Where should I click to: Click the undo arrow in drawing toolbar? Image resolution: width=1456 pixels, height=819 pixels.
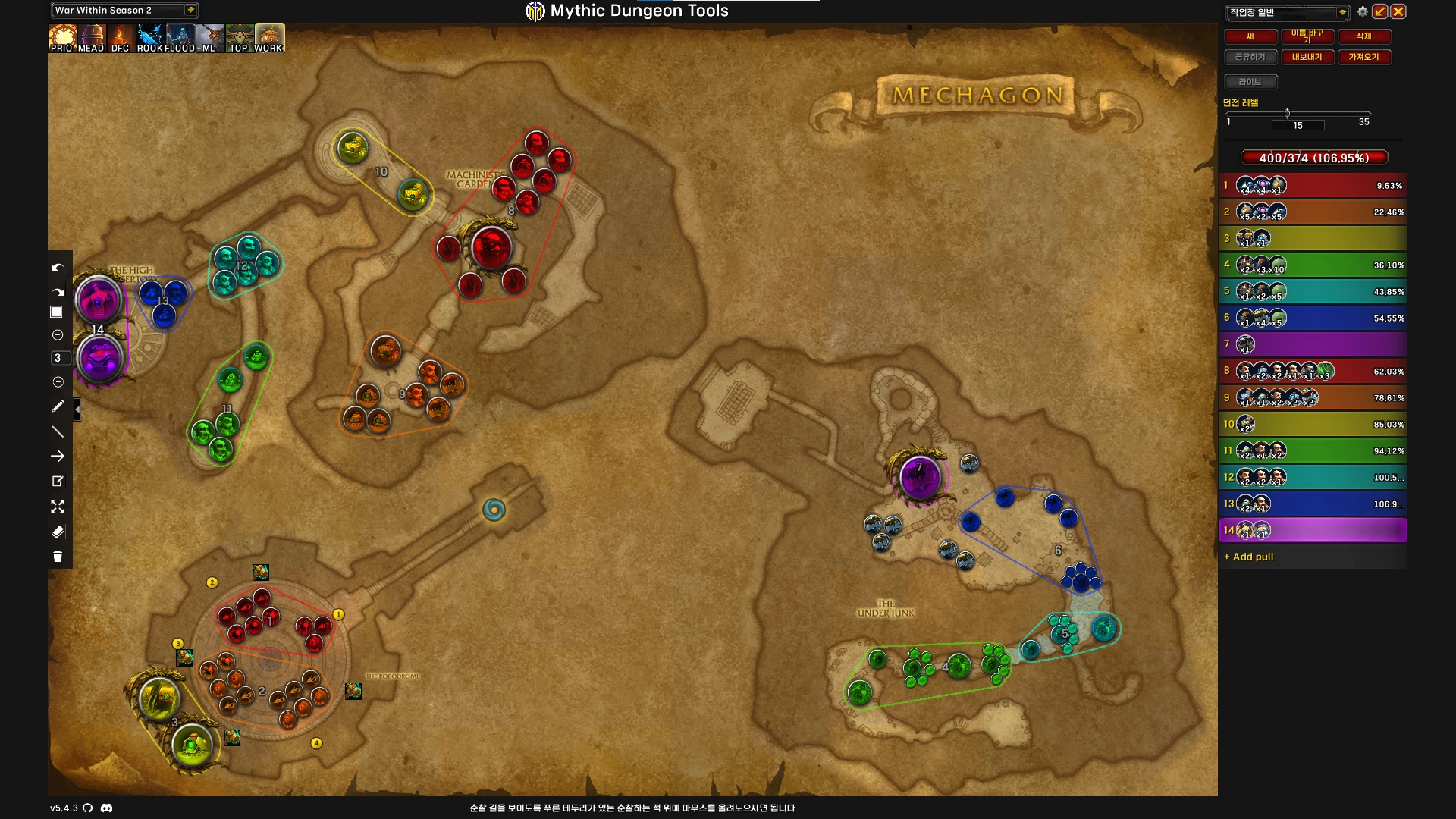(58, 268)
